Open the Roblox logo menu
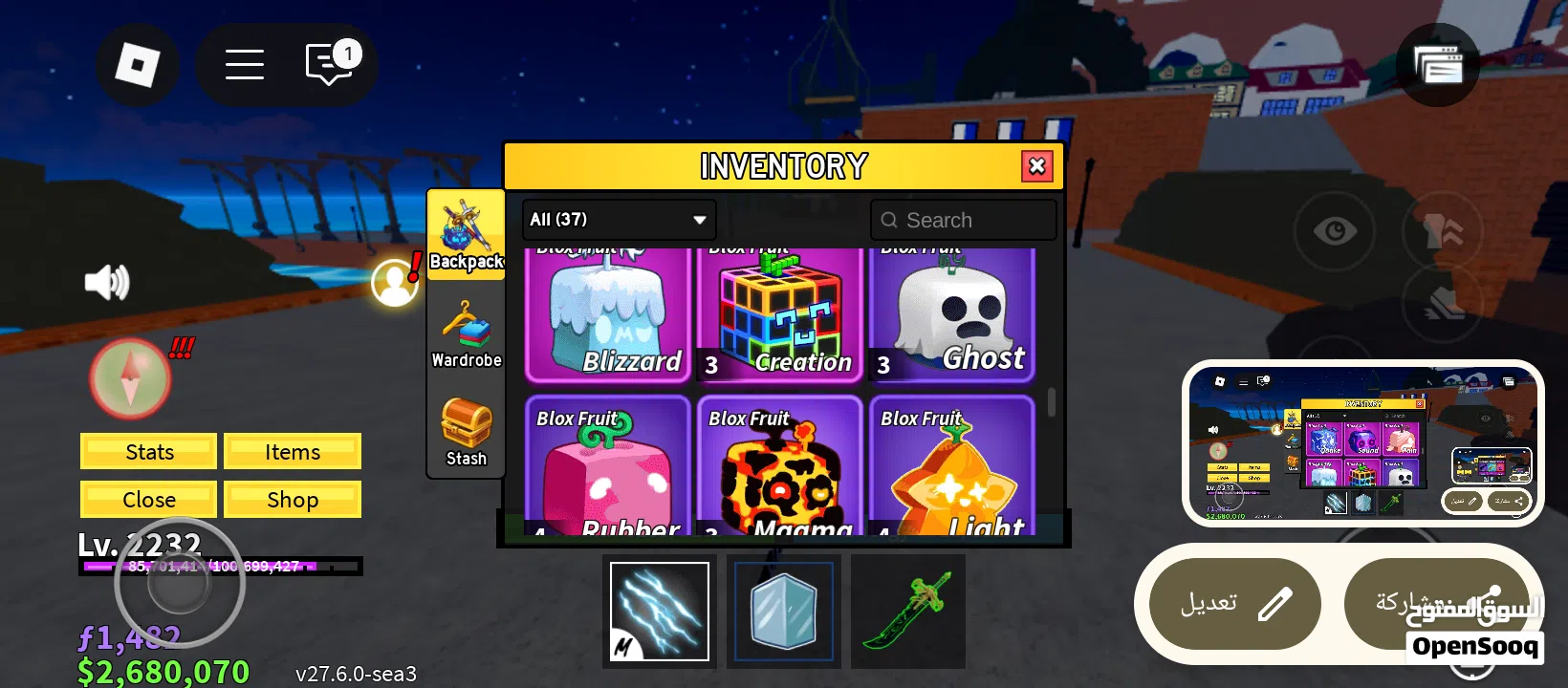Screen dimensions: 1568x688 (x=138, y=65)
